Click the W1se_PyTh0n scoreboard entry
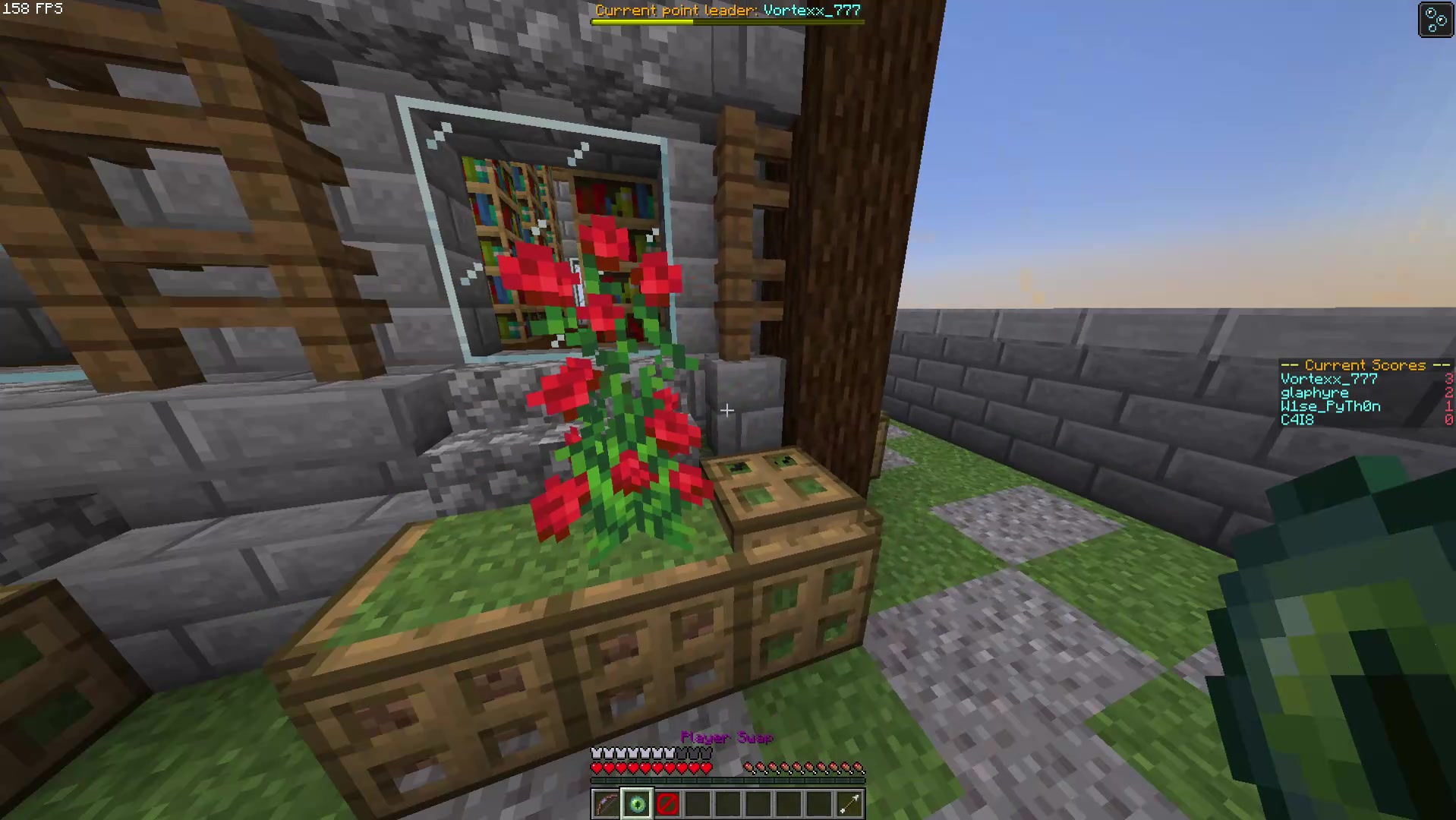 click(x=1330, y=406)
